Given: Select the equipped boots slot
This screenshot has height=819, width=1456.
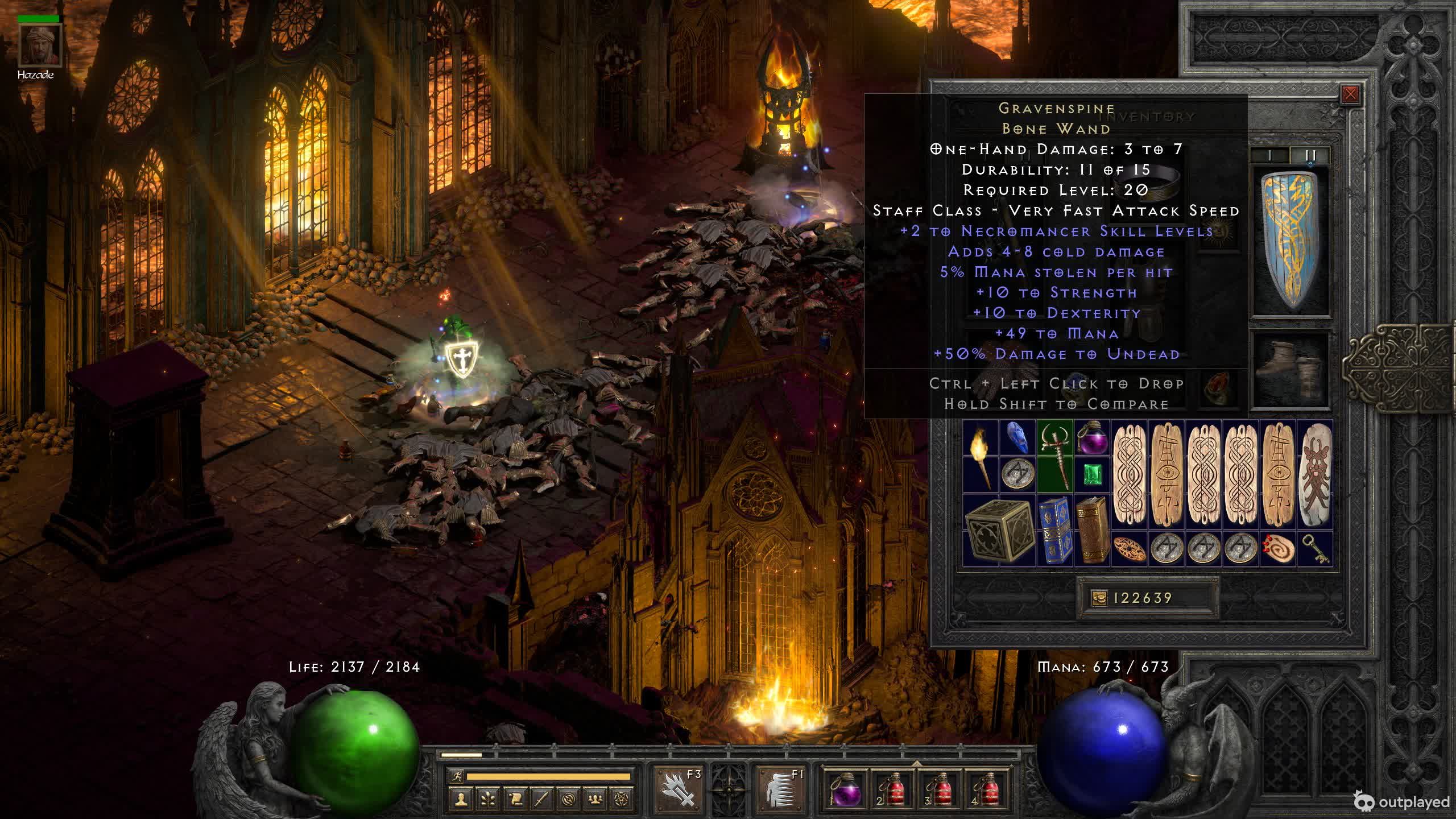Looking at the screenshot, I should [1291, 369].
